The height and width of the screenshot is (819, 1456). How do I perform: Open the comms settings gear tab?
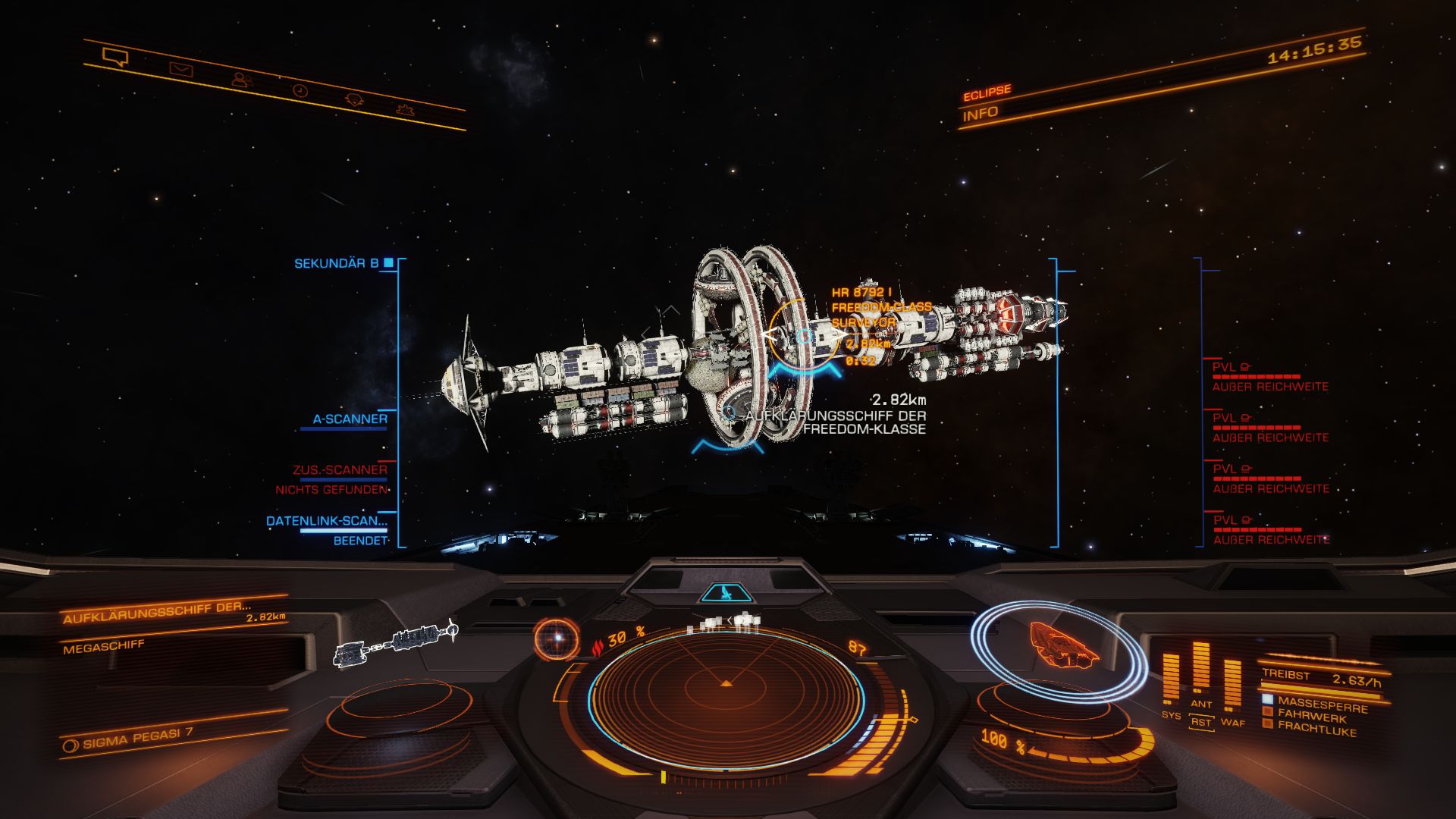406,109
